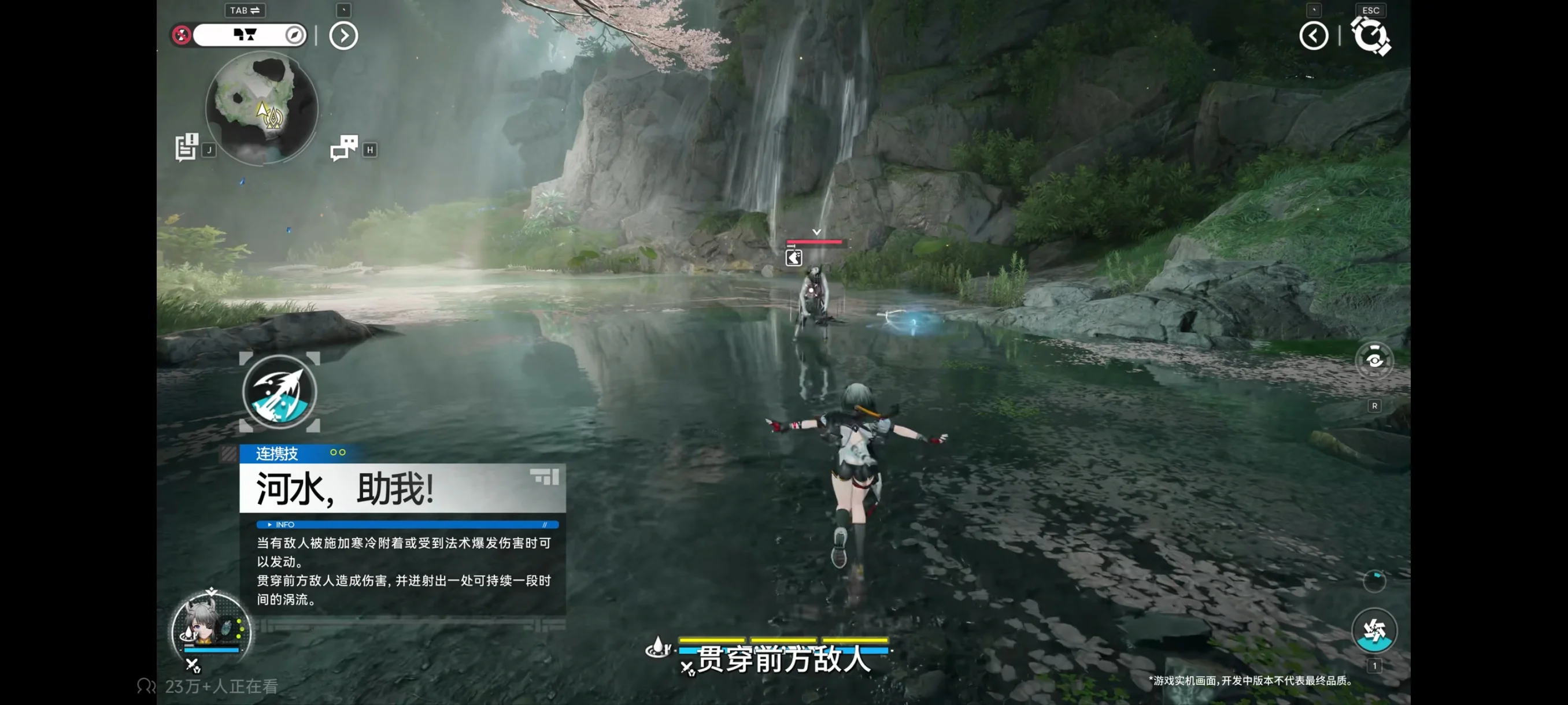Viewport: 1568px width, 705px height.
Task: Open the chat bubbles icon
Action: point(344,148)
